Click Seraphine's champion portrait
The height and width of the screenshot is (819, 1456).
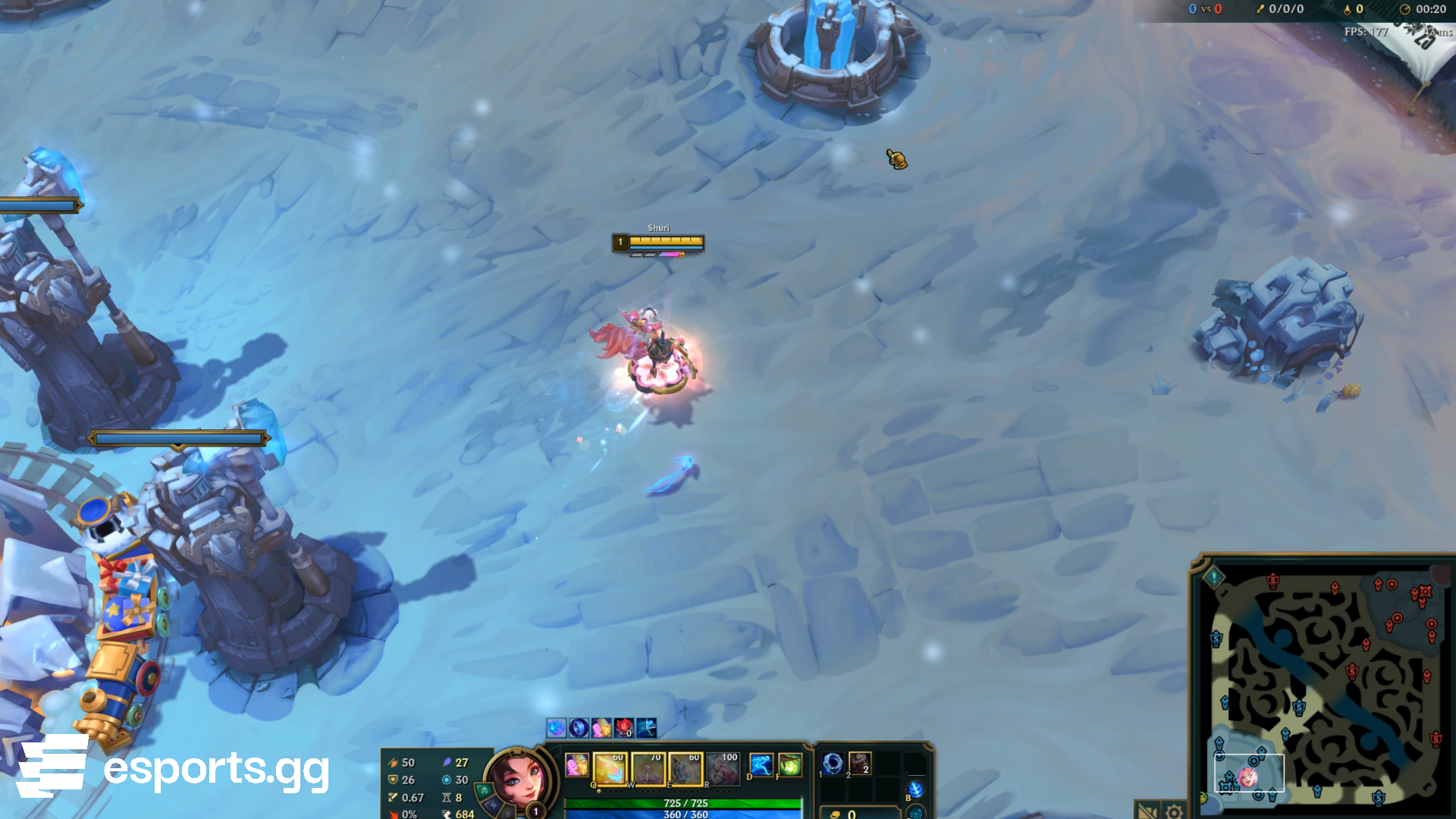click(514, 778)
